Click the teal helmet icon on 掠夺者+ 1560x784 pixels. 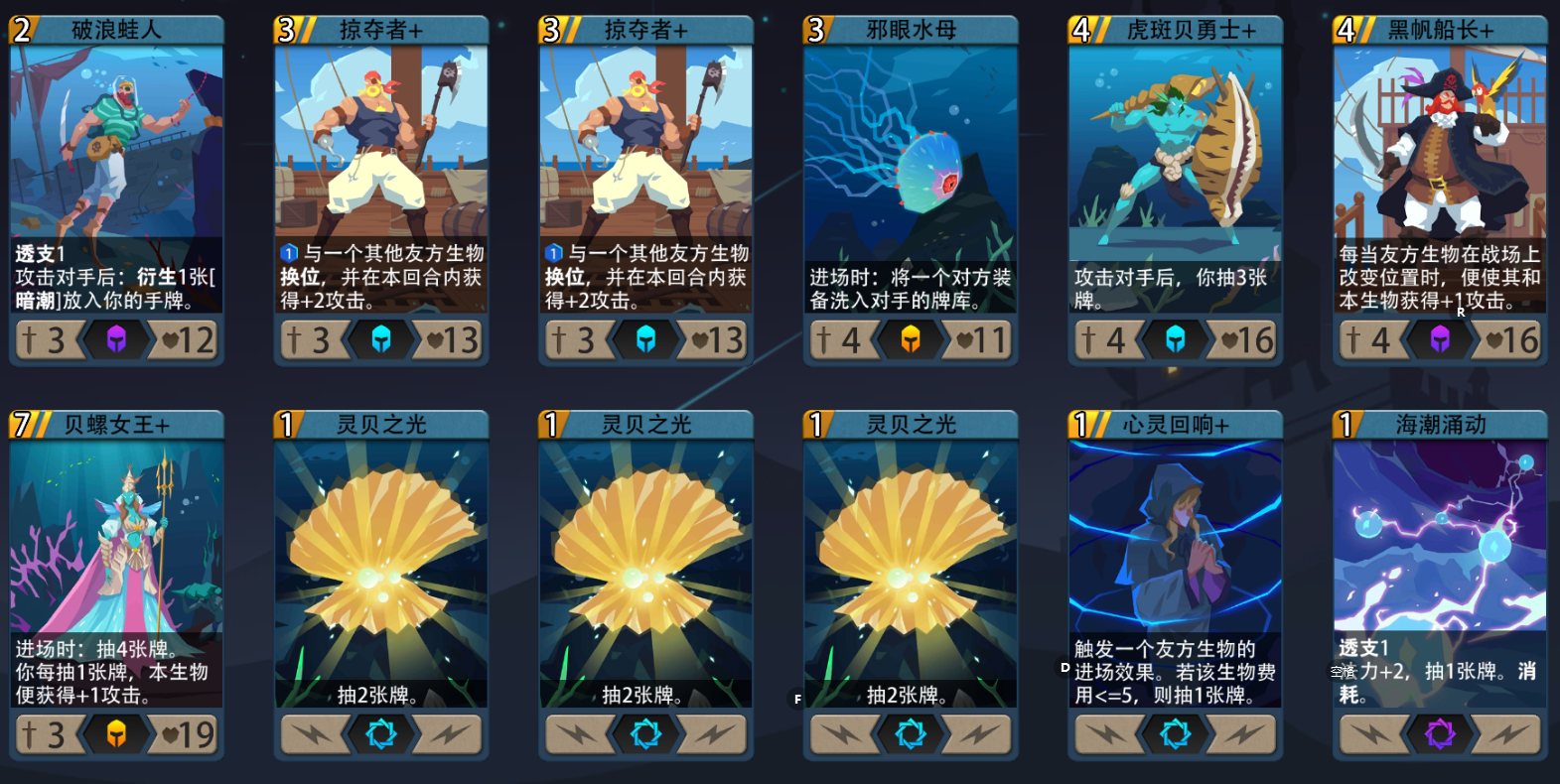point(381,339)
